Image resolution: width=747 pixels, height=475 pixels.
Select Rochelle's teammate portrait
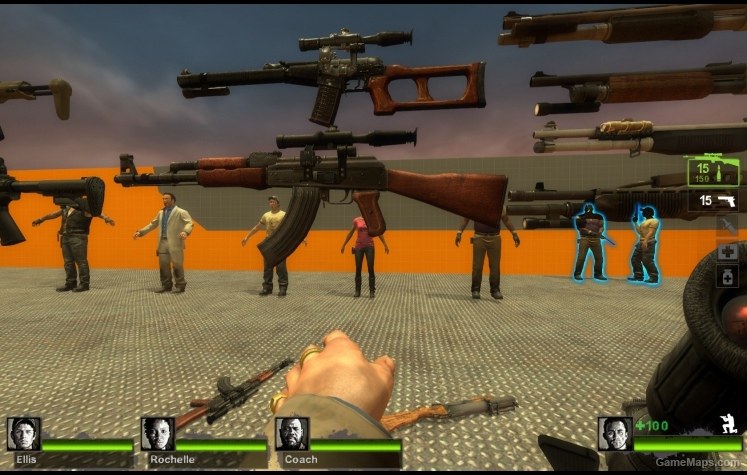[x=158, y=434]
